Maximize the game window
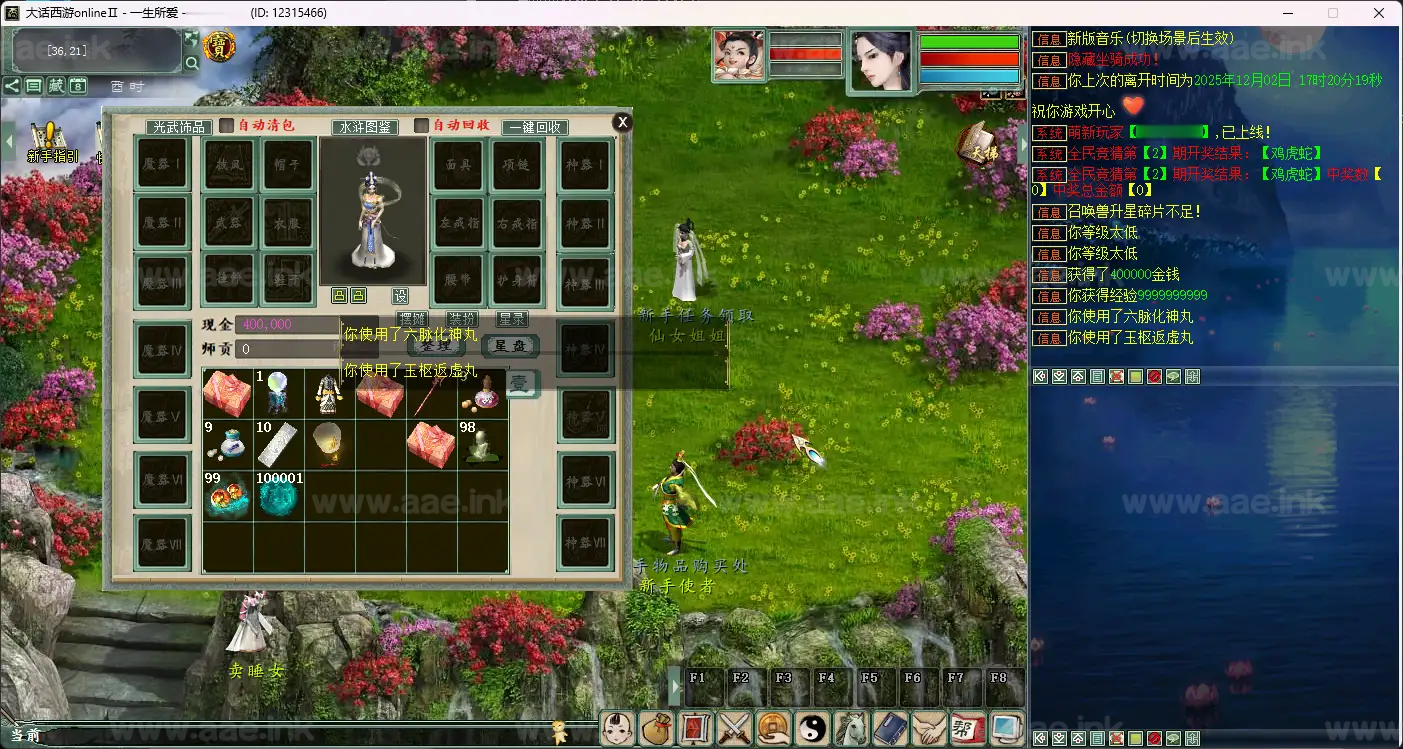 tap(1332, 13)
